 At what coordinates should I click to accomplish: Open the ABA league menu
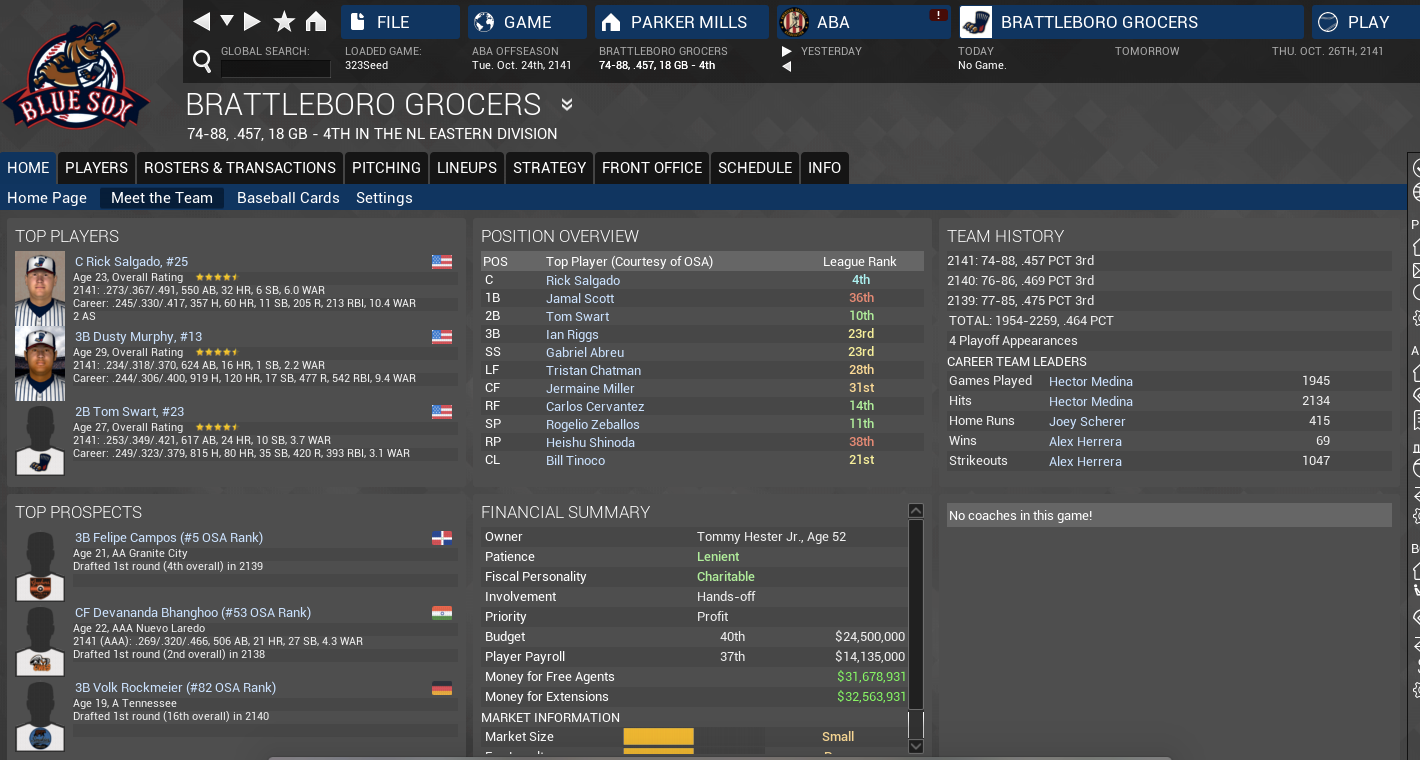[x=864, y=22]
